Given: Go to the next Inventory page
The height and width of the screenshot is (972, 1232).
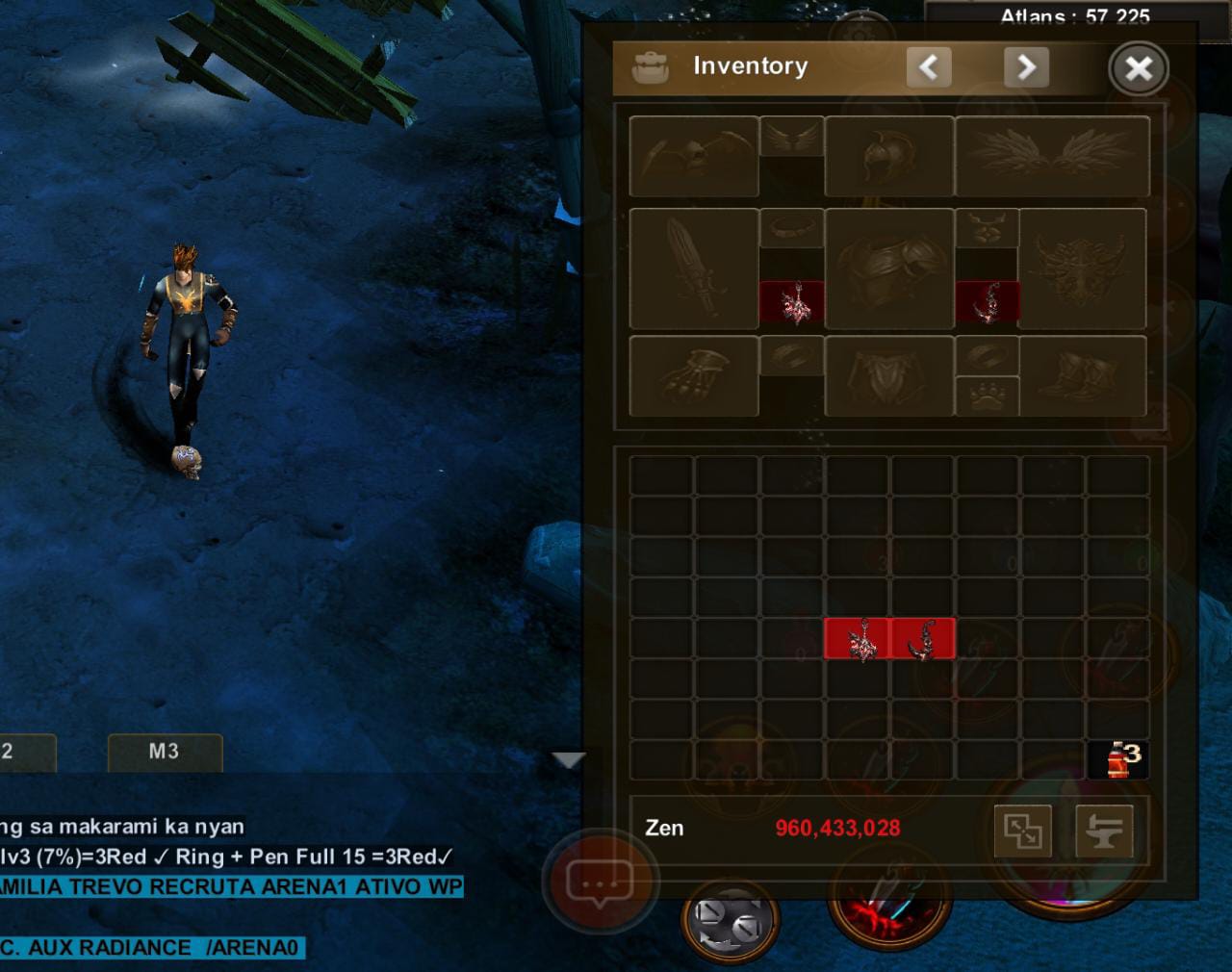Looking at the screenshot, I should coord(1026,67).
